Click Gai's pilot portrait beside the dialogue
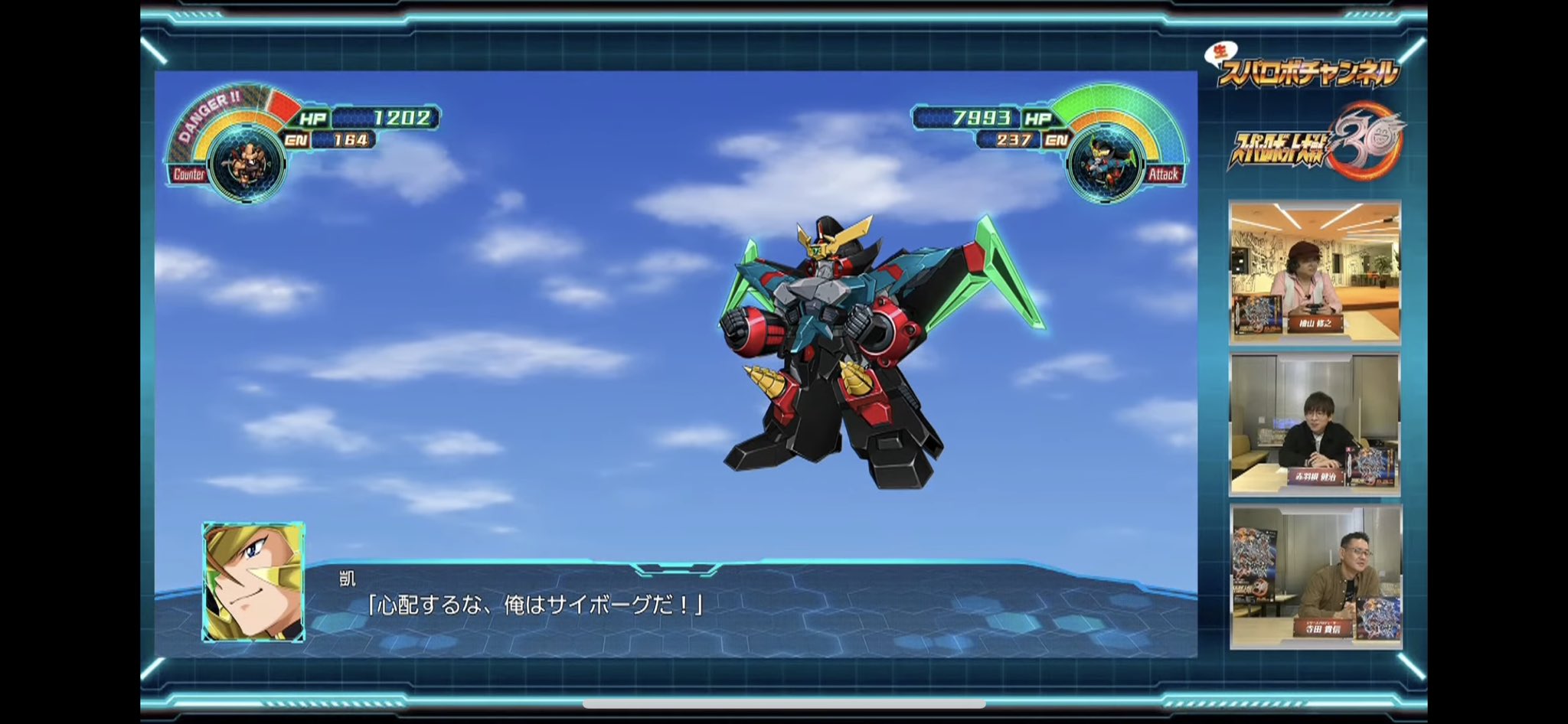Viewport: 1568px width, 724px height. click(x=253, y=582)
